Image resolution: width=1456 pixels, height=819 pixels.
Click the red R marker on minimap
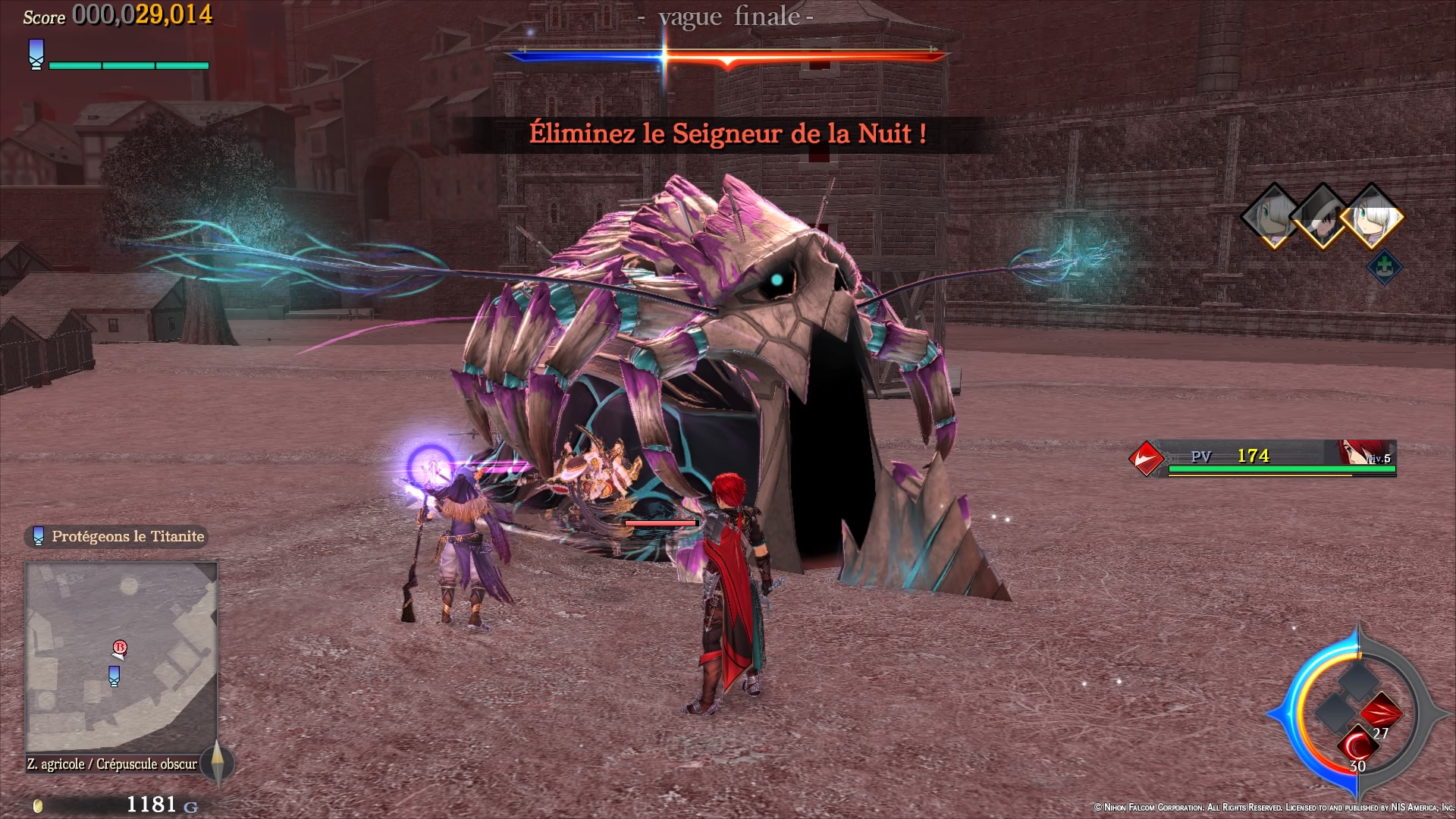tap(119, 648)
